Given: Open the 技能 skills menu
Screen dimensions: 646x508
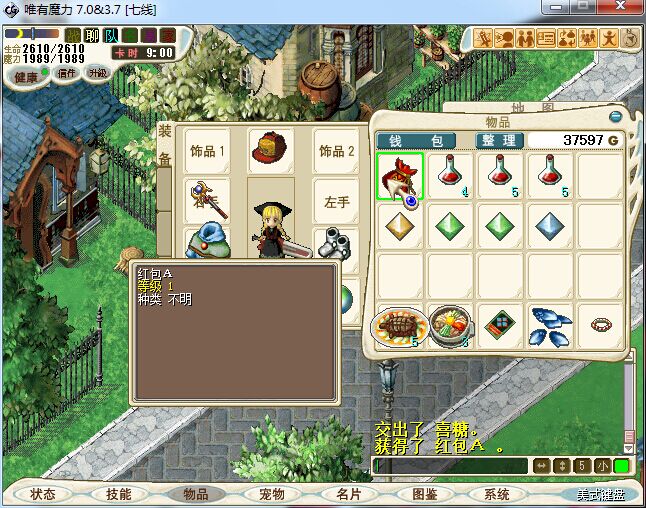Looking at the screenshot, I should click(119, 494).
